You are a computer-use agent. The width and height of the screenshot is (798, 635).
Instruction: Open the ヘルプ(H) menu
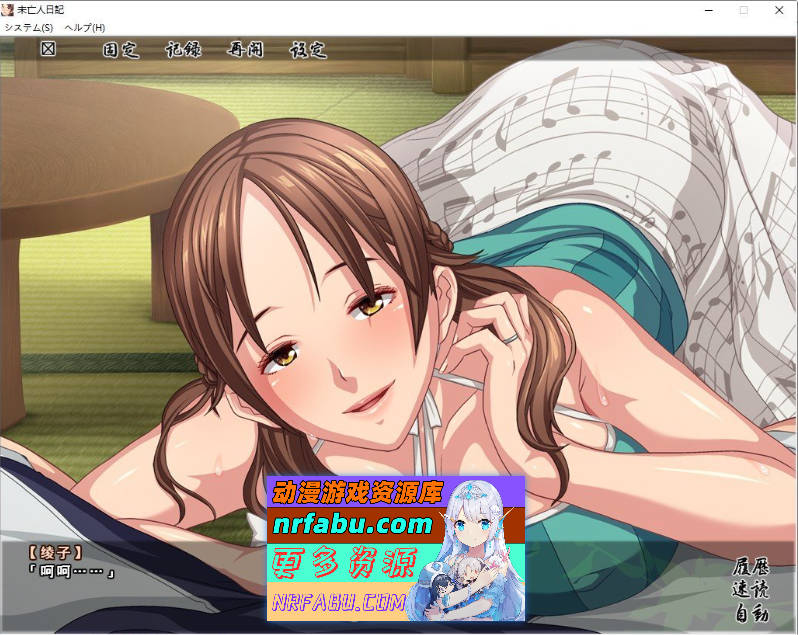point(84,27)
